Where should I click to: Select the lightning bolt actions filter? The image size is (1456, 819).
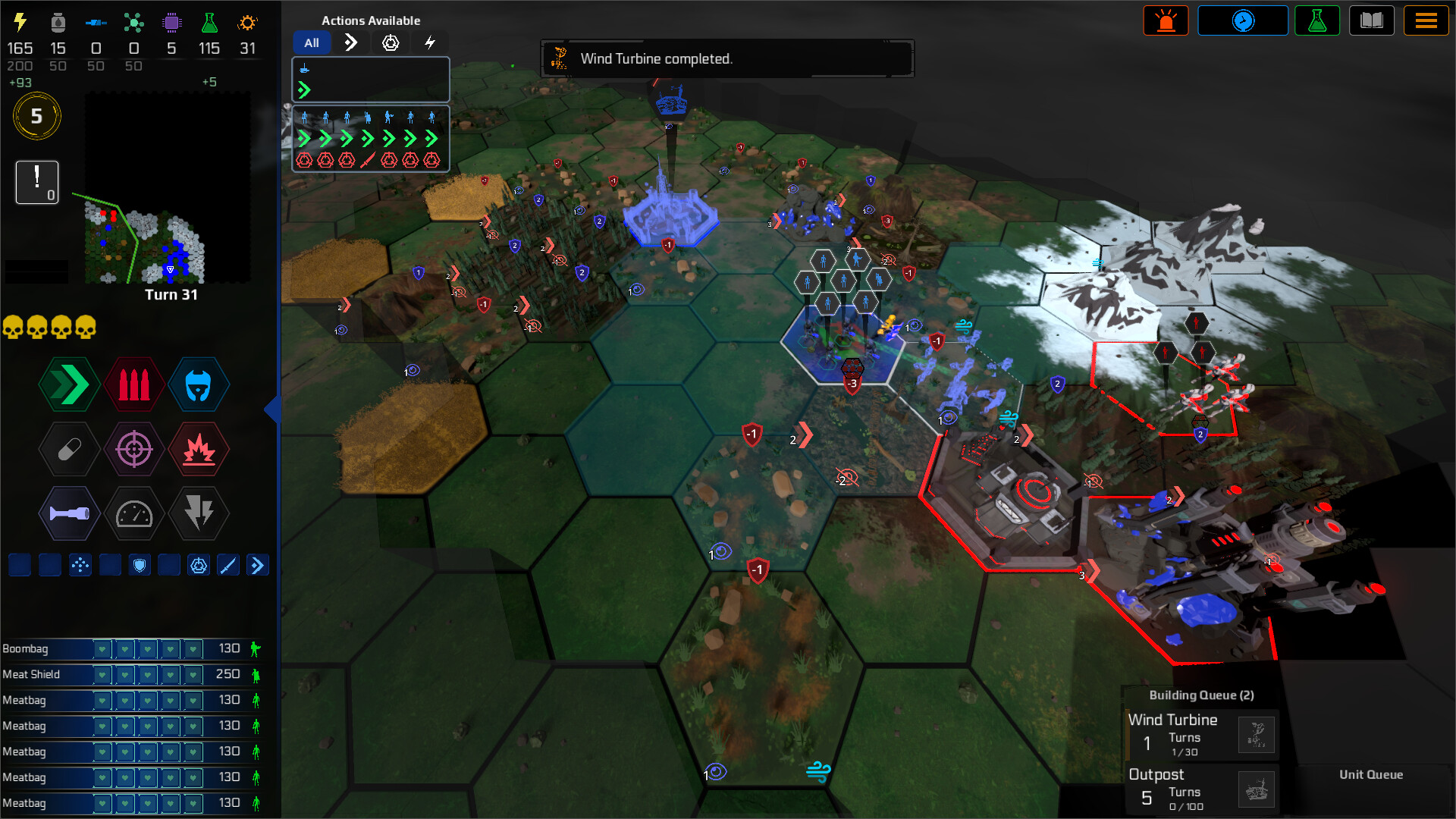[430, 42]
